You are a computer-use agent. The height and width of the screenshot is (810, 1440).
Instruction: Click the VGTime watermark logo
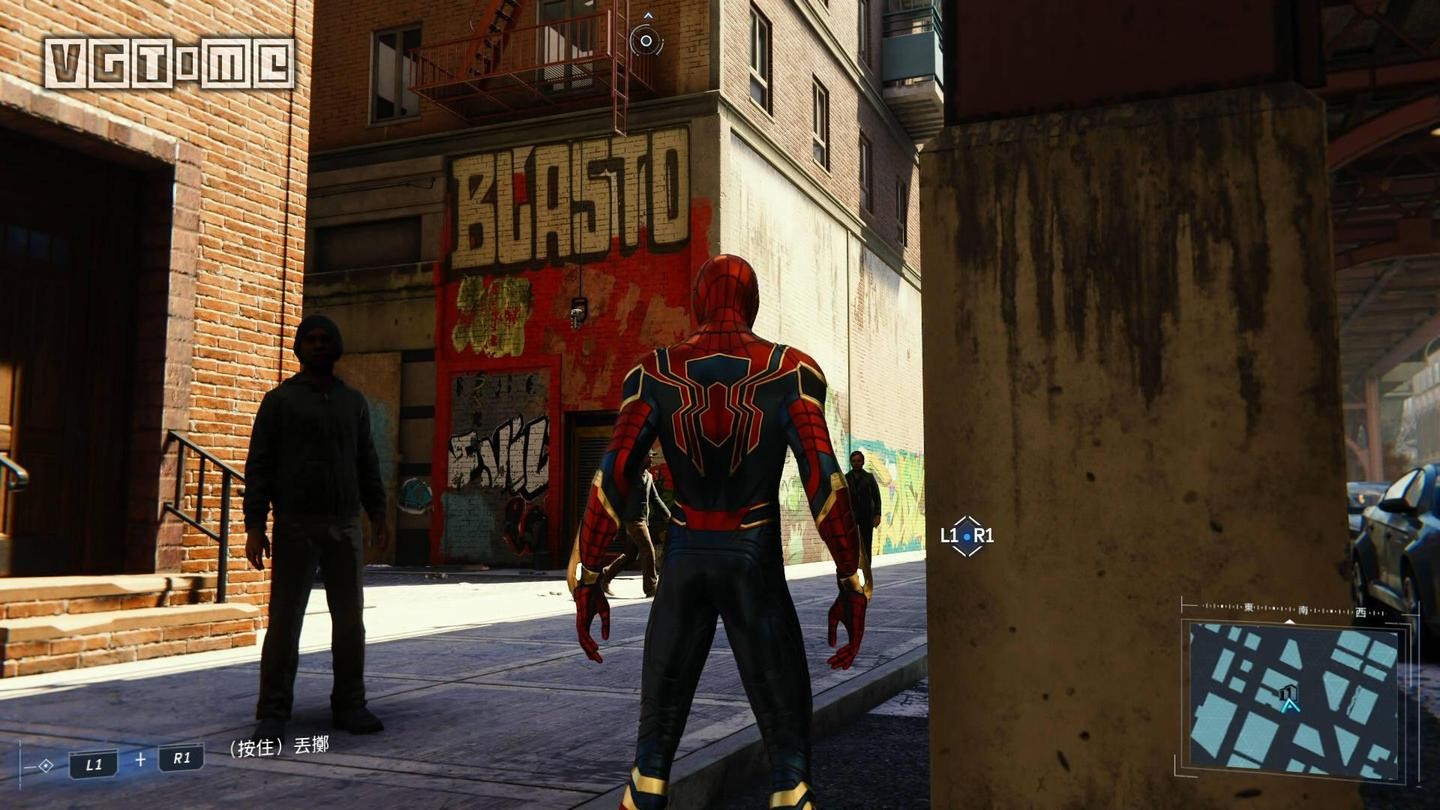point(169,63)
